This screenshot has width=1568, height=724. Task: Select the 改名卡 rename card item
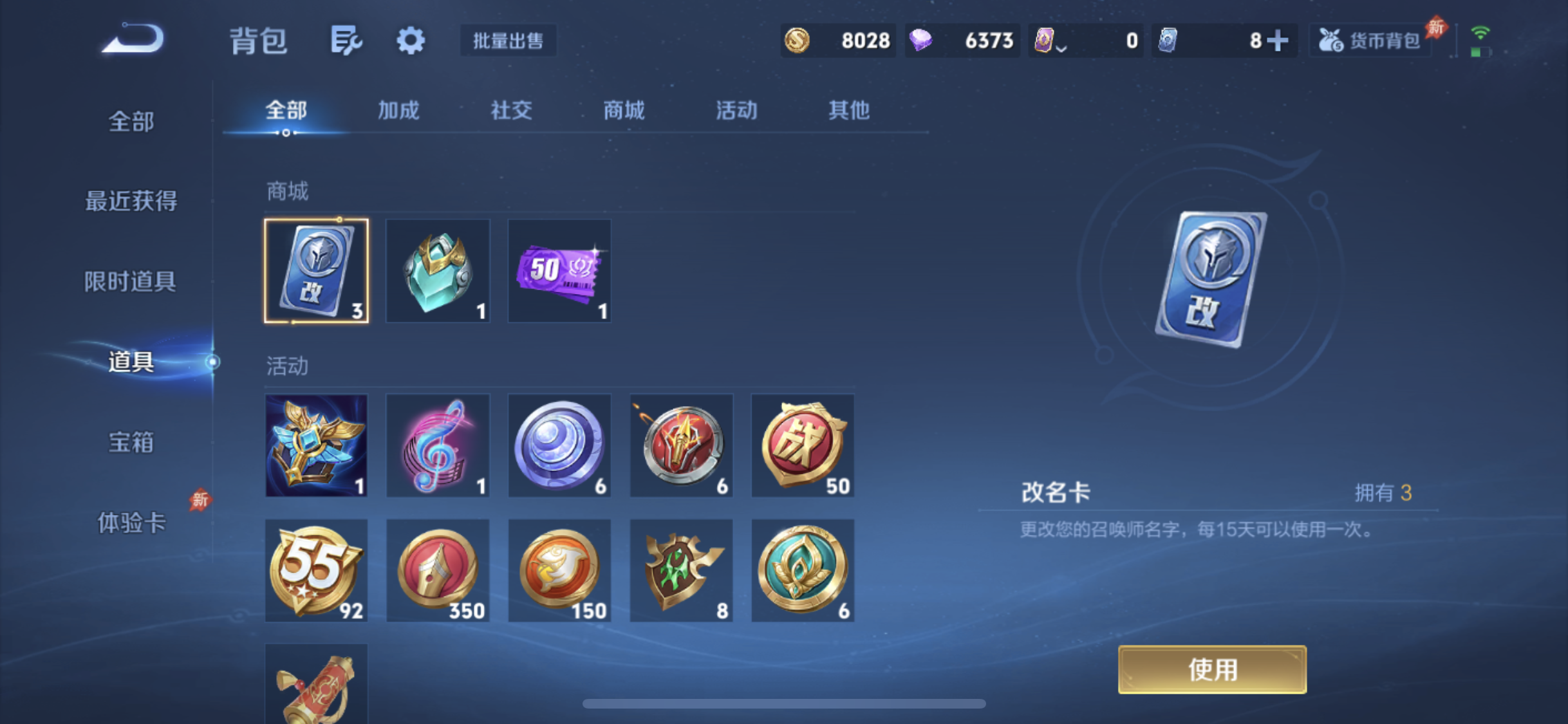click(x=316, y=270)
